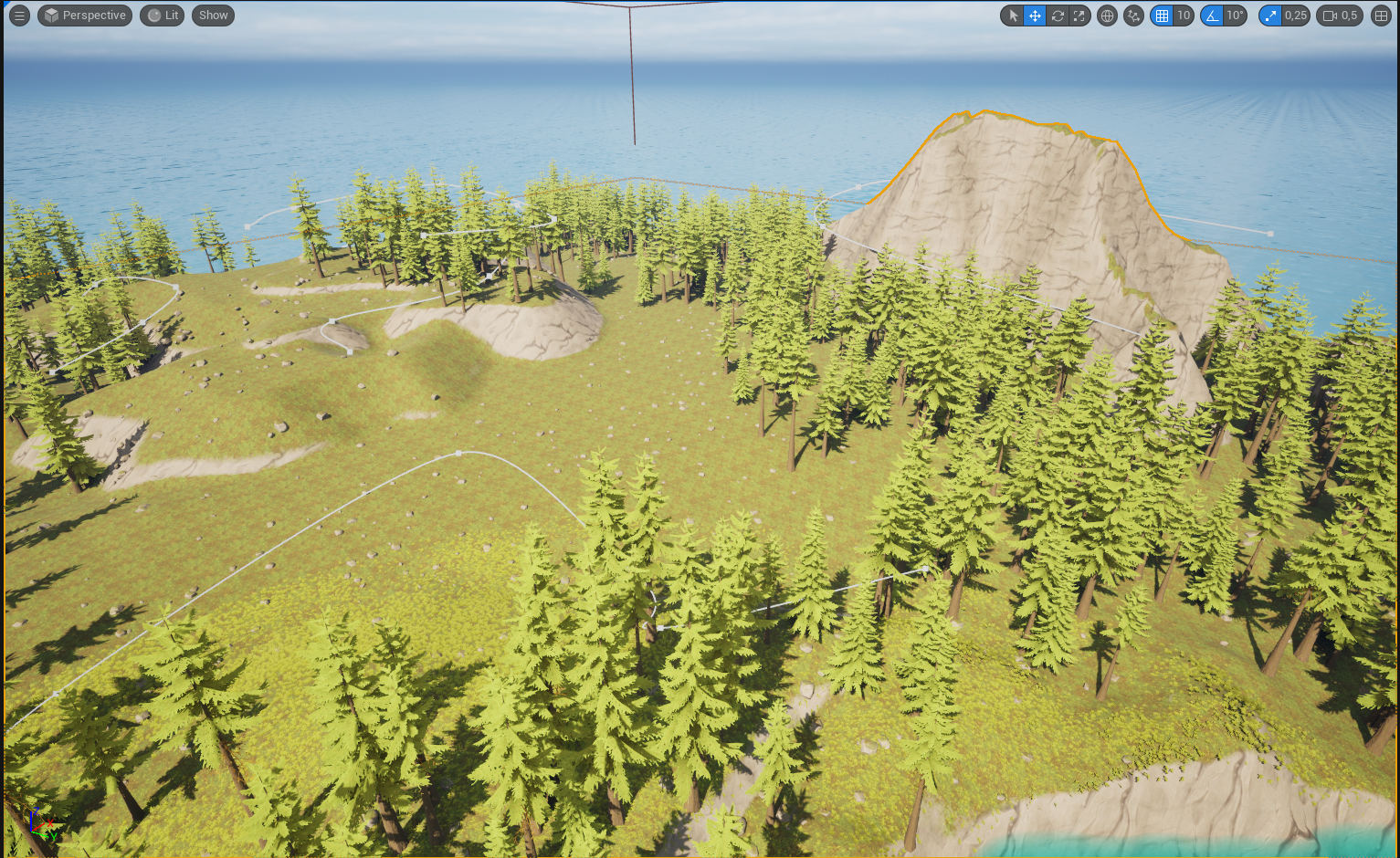1400x858 pixels.
Task: Open the viewport options hamburger menu
Action: coord(19,16)
